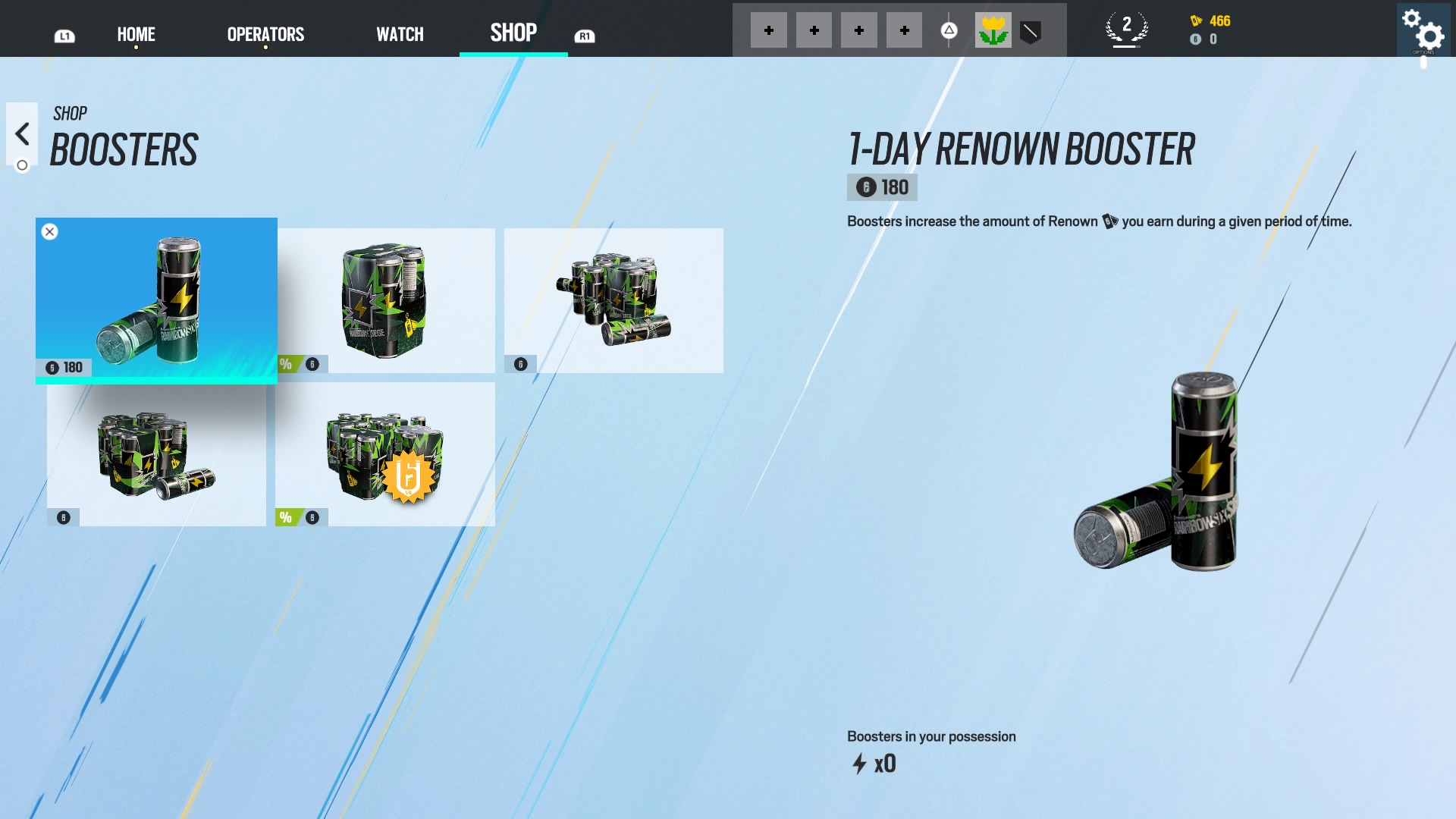Open the 466 Renown currency balance
This screenshot has height=819, width=1456.
(x=1211, y=21)
